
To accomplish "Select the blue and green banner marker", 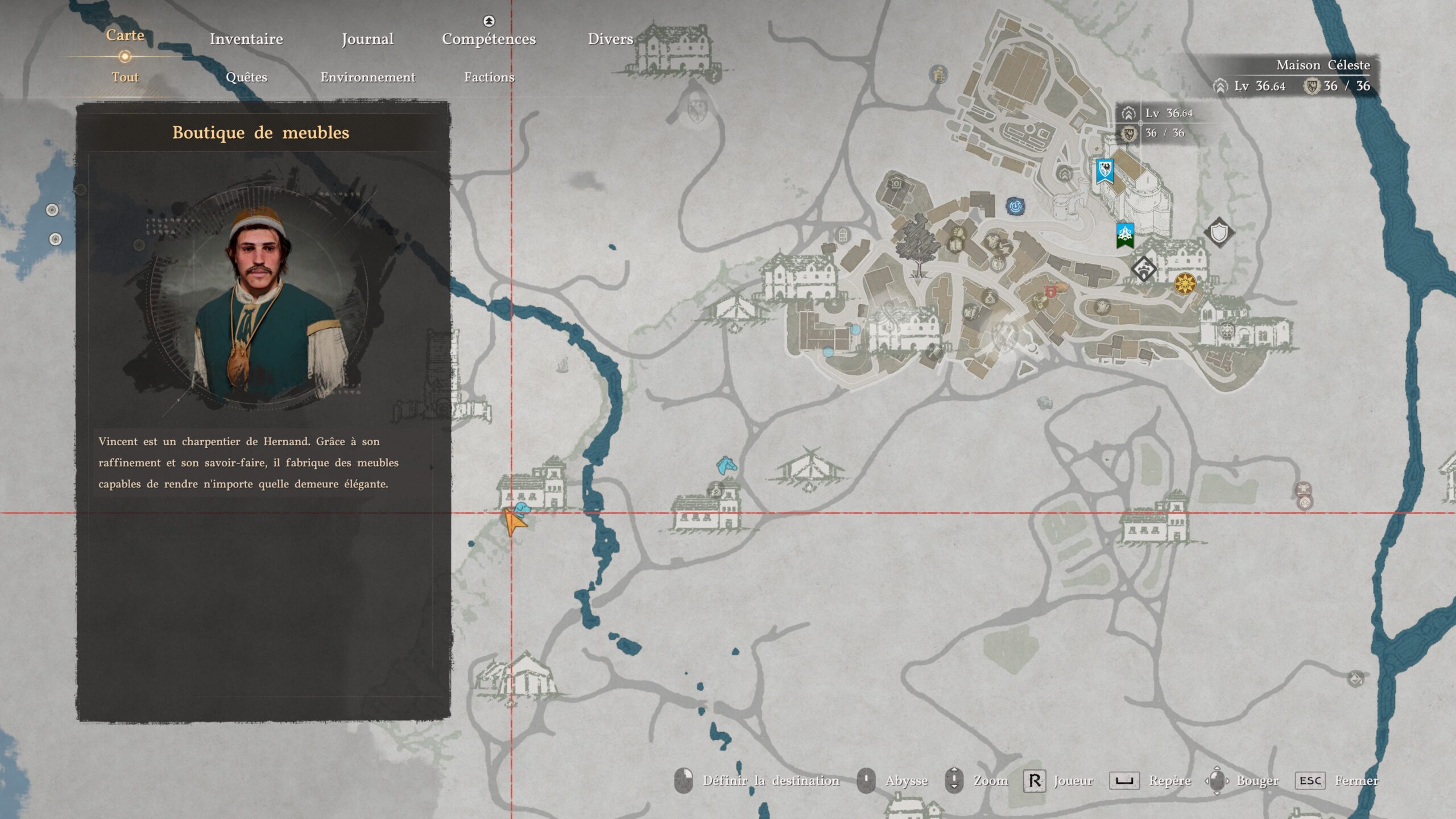I will pos(1125,235).
